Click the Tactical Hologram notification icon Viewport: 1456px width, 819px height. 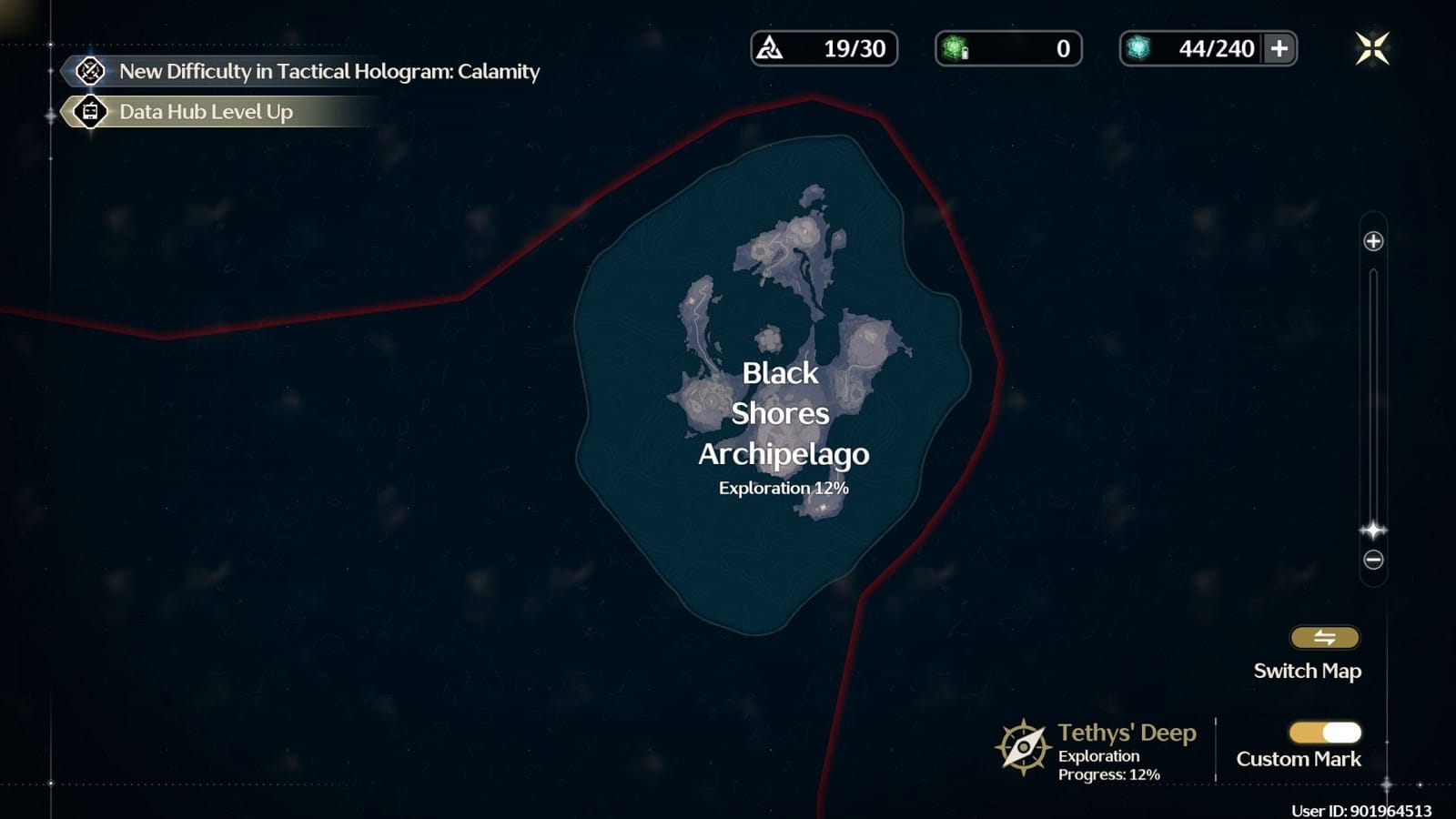(x=88, y=71)
